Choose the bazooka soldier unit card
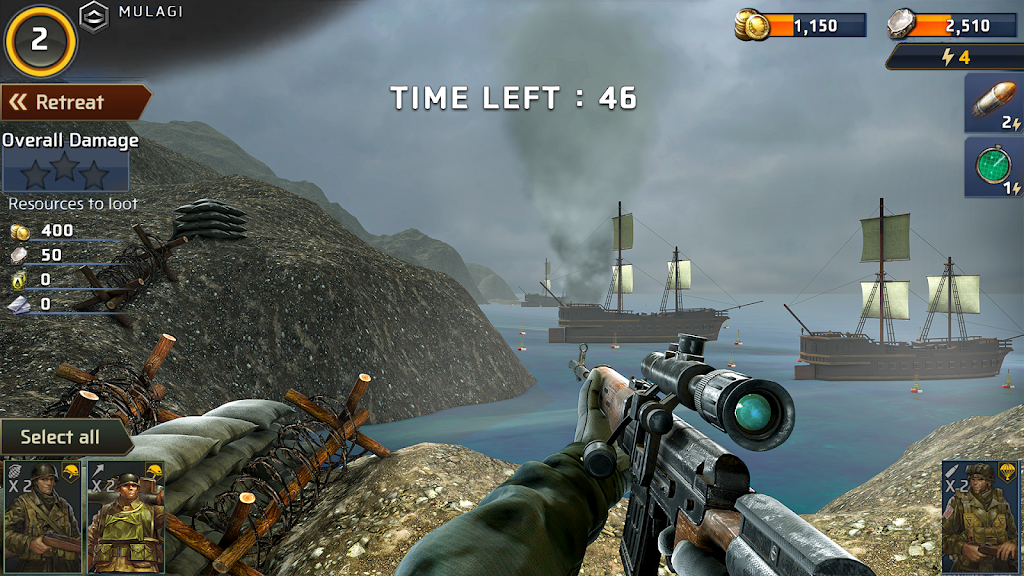This screenshot has height=576, width=1024. point(126,516)
